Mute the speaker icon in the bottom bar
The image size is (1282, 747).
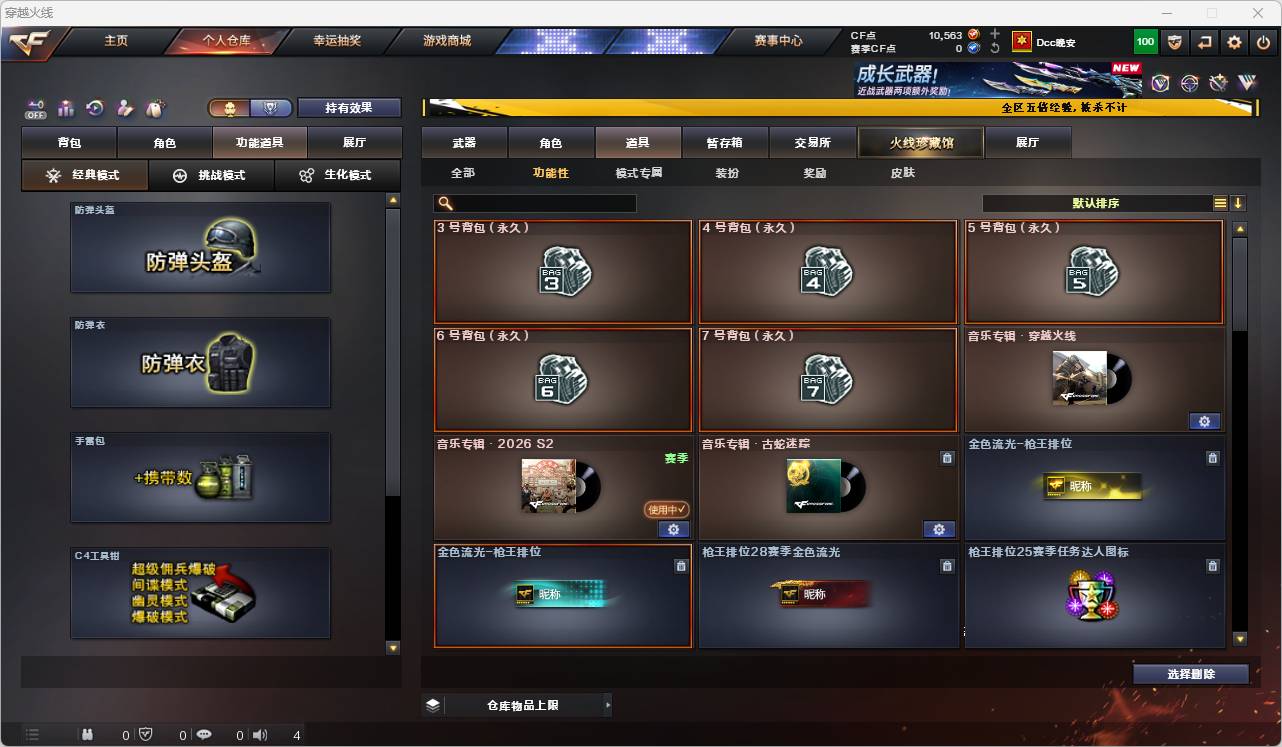pos(260,735)
